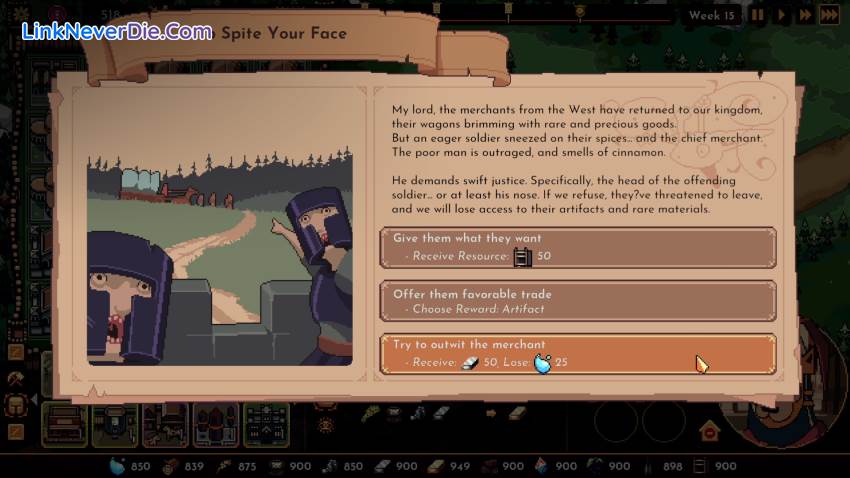
Task: Select "Offer them favorable trade" option
Action: [x=578, y=300]
